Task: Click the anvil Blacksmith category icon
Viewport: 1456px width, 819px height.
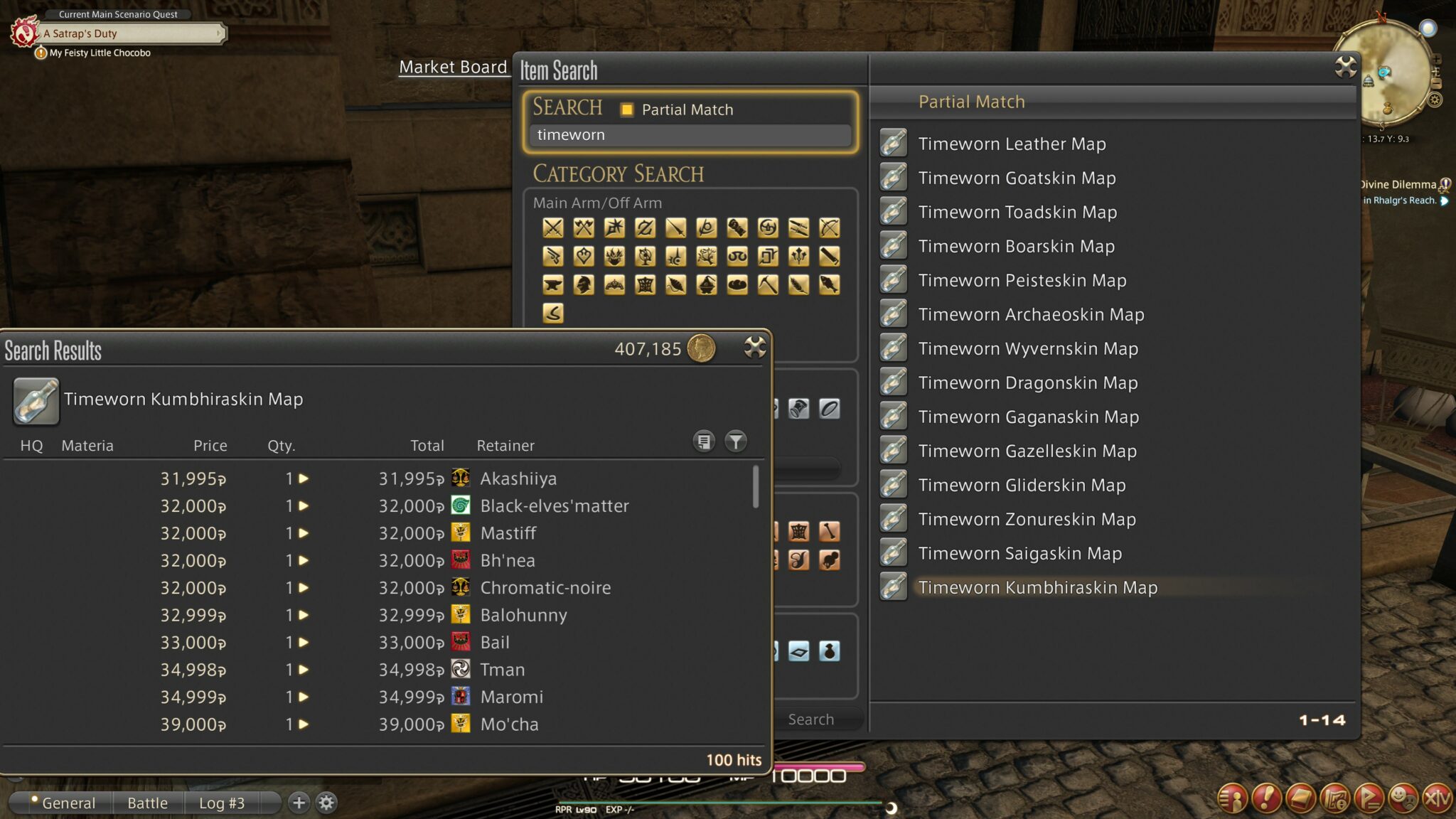Action: click(x=554, y=286)
